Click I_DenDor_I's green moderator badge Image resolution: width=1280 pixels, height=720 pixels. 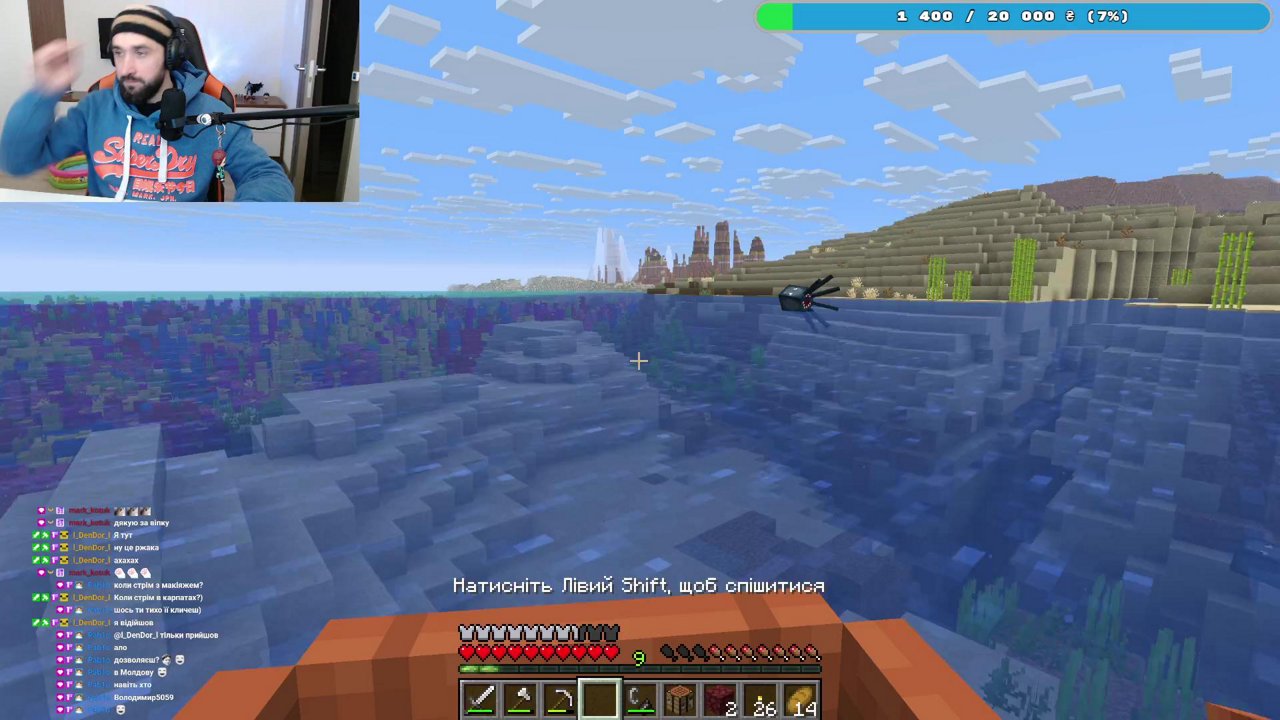coord(35,535)
